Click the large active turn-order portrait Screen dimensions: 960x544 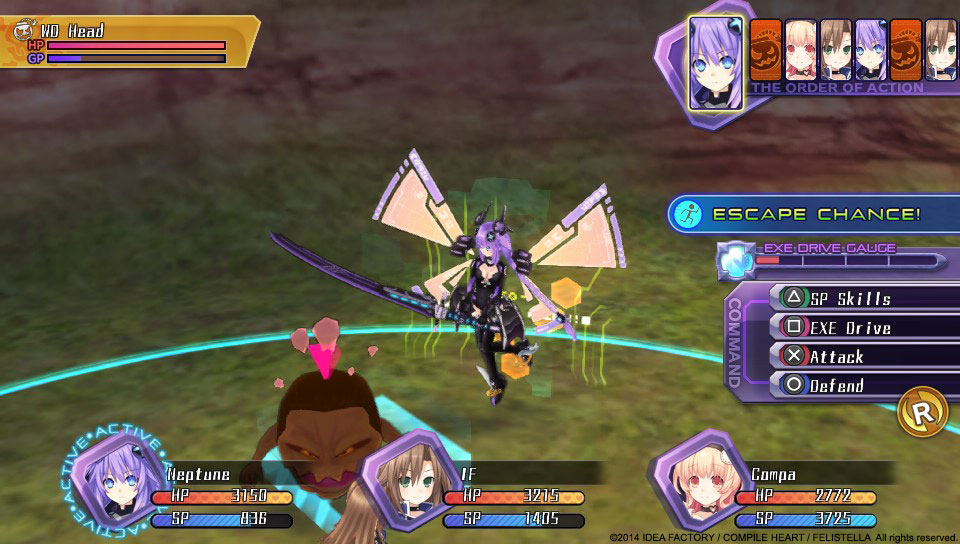pyautogui.click(x=716, y=63)
